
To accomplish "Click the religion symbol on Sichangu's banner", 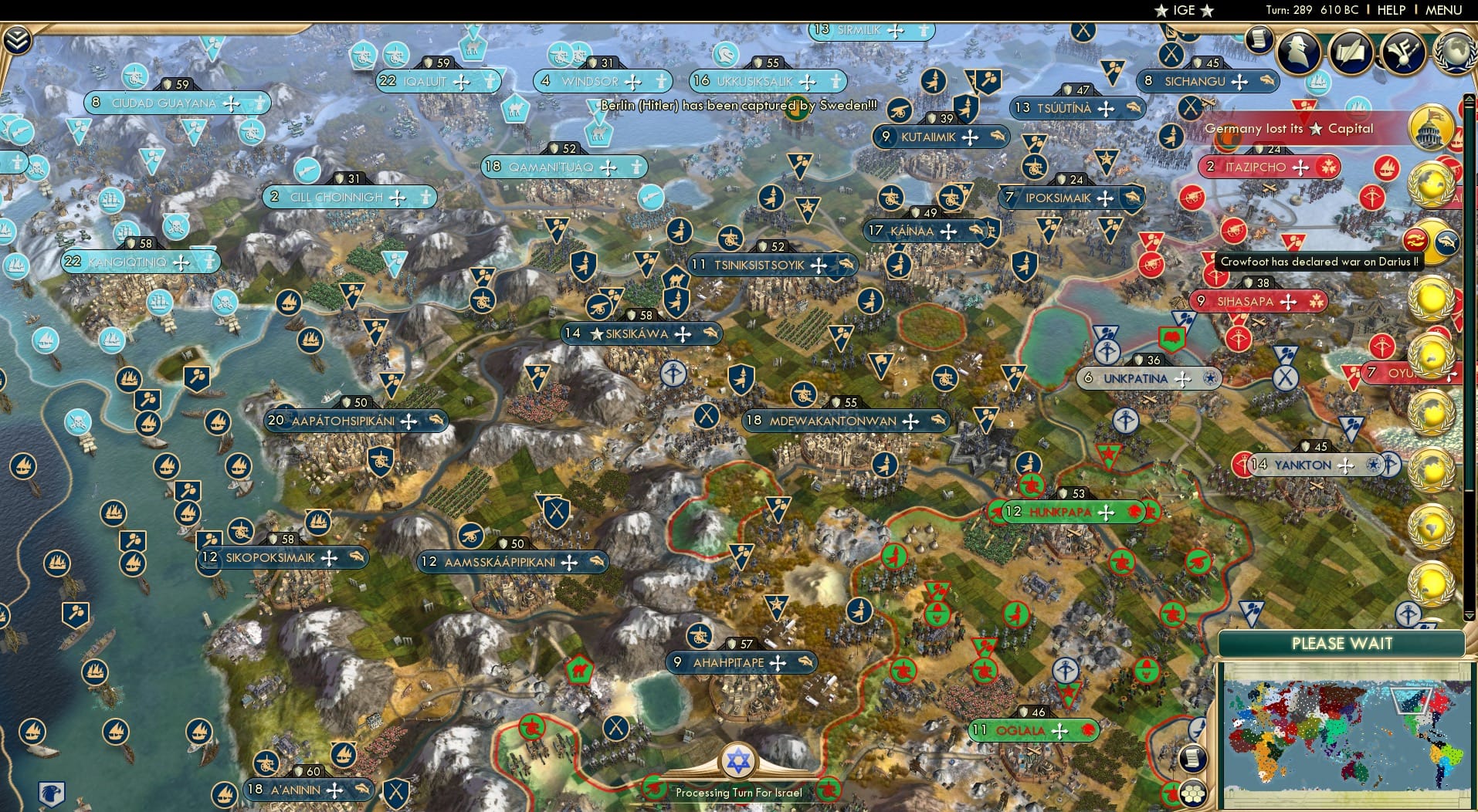I will pyautogui.click(x=1239, y=82).
